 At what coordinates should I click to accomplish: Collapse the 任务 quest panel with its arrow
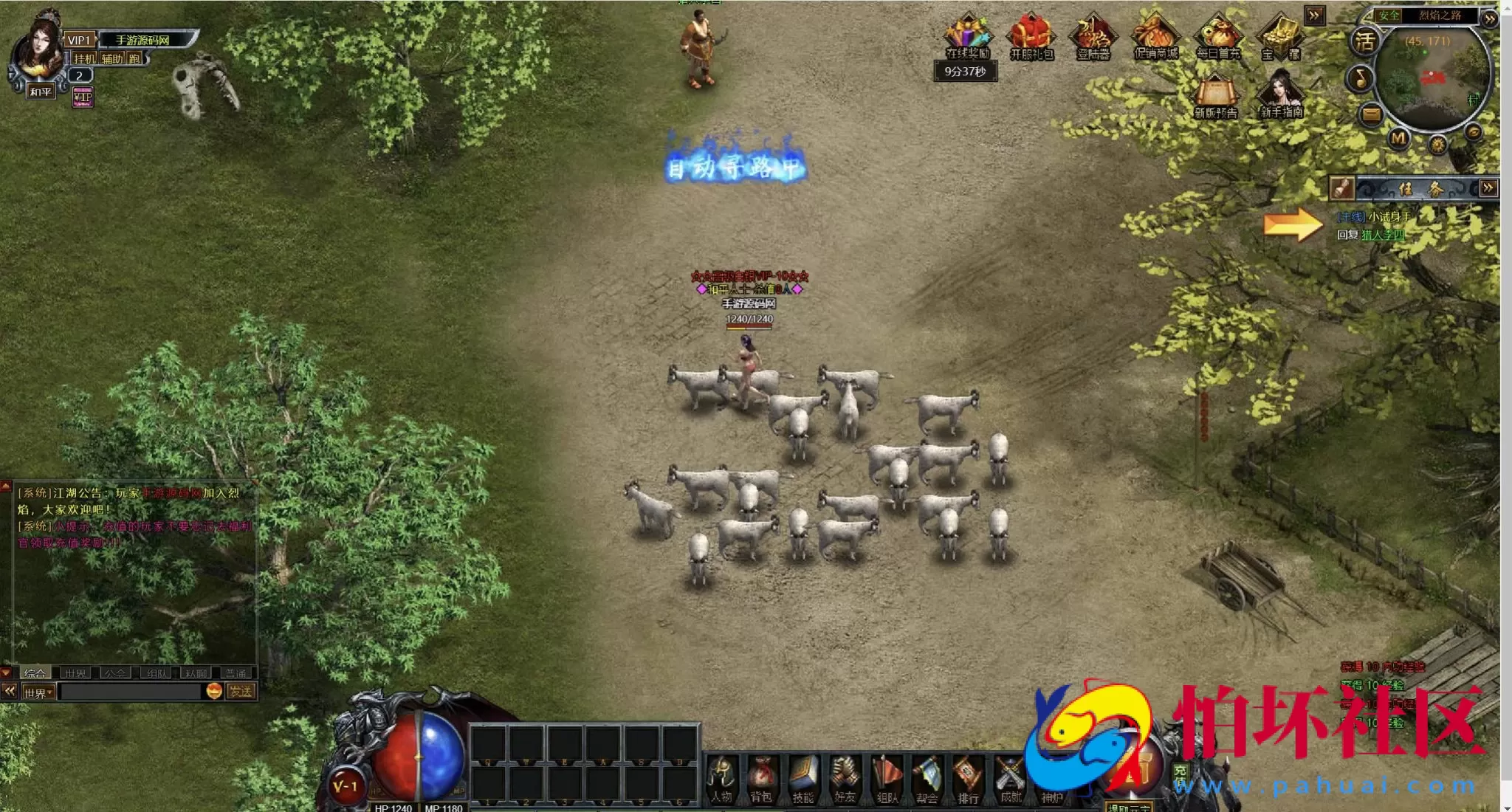click(x=1488, y=188)
